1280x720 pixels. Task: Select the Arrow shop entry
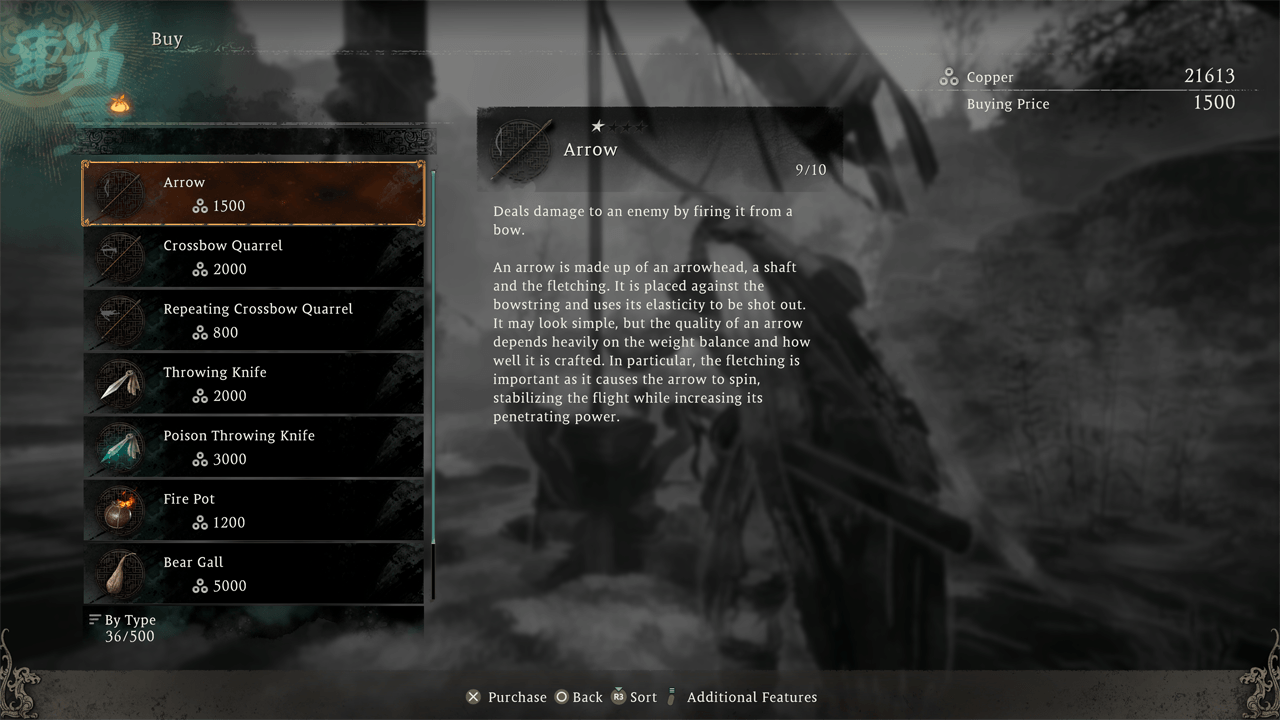pos(253,194)
